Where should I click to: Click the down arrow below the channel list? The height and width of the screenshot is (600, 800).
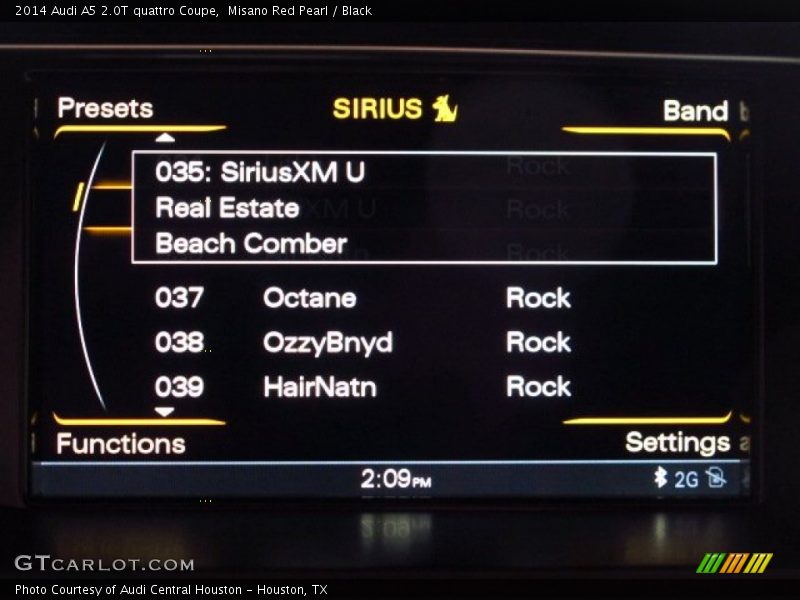tap(165, 411)
